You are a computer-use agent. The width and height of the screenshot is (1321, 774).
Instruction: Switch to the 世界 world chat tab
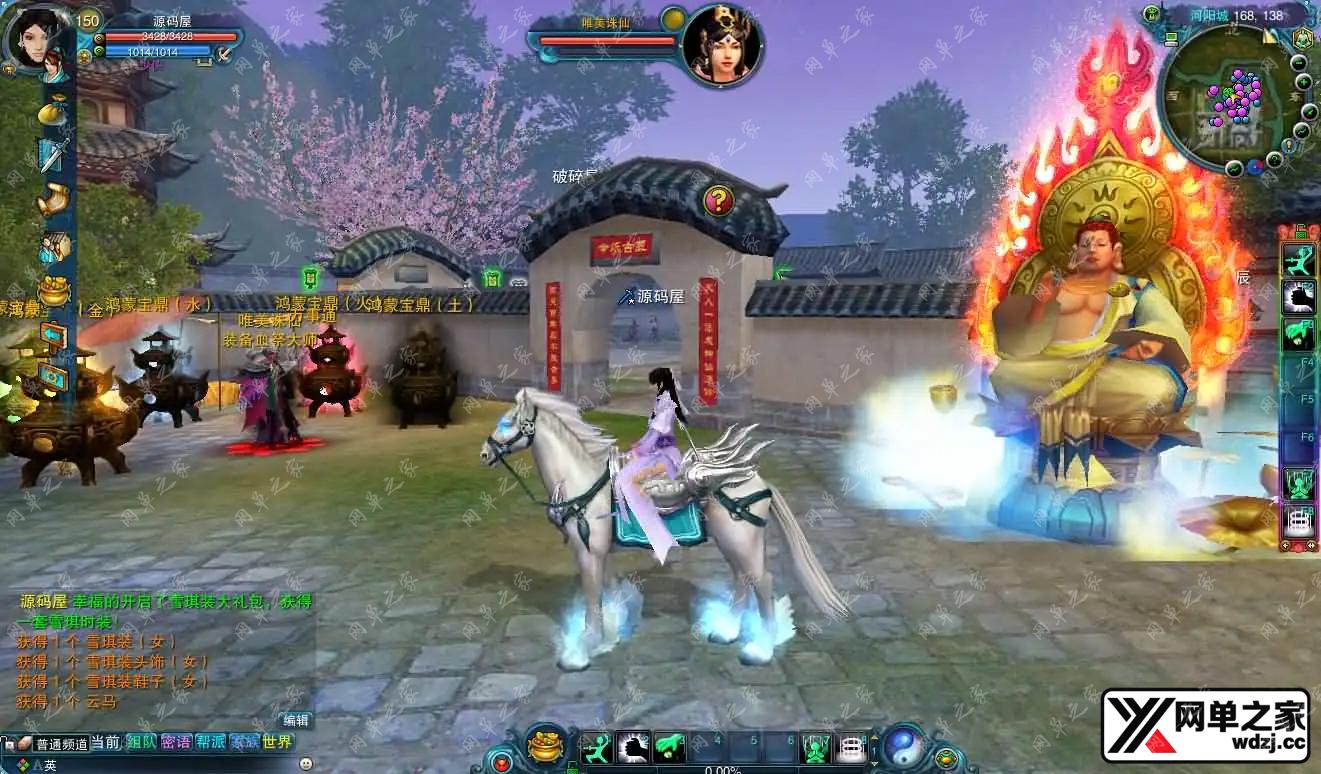click(x=277, y=742)
